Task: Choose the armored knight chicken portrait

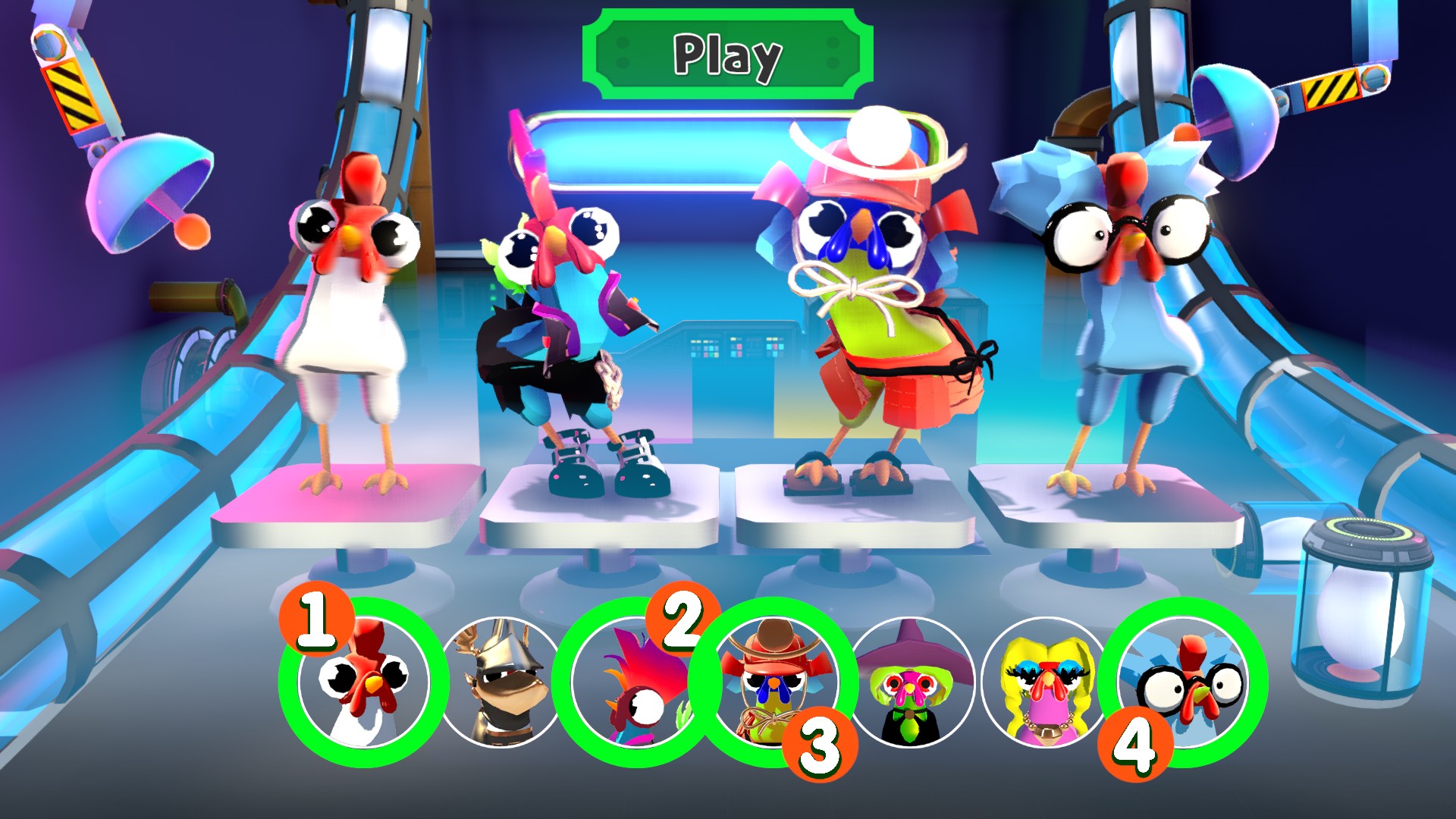Action: pos(498,682)
